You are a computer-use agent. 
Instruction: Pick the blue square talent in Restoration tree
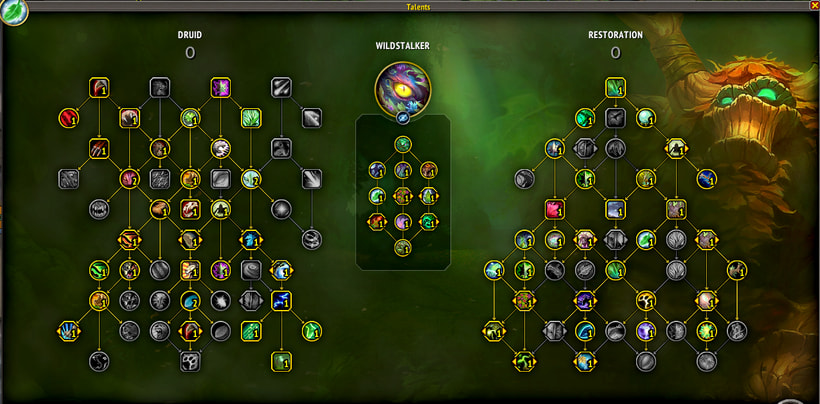coord(615,209)
